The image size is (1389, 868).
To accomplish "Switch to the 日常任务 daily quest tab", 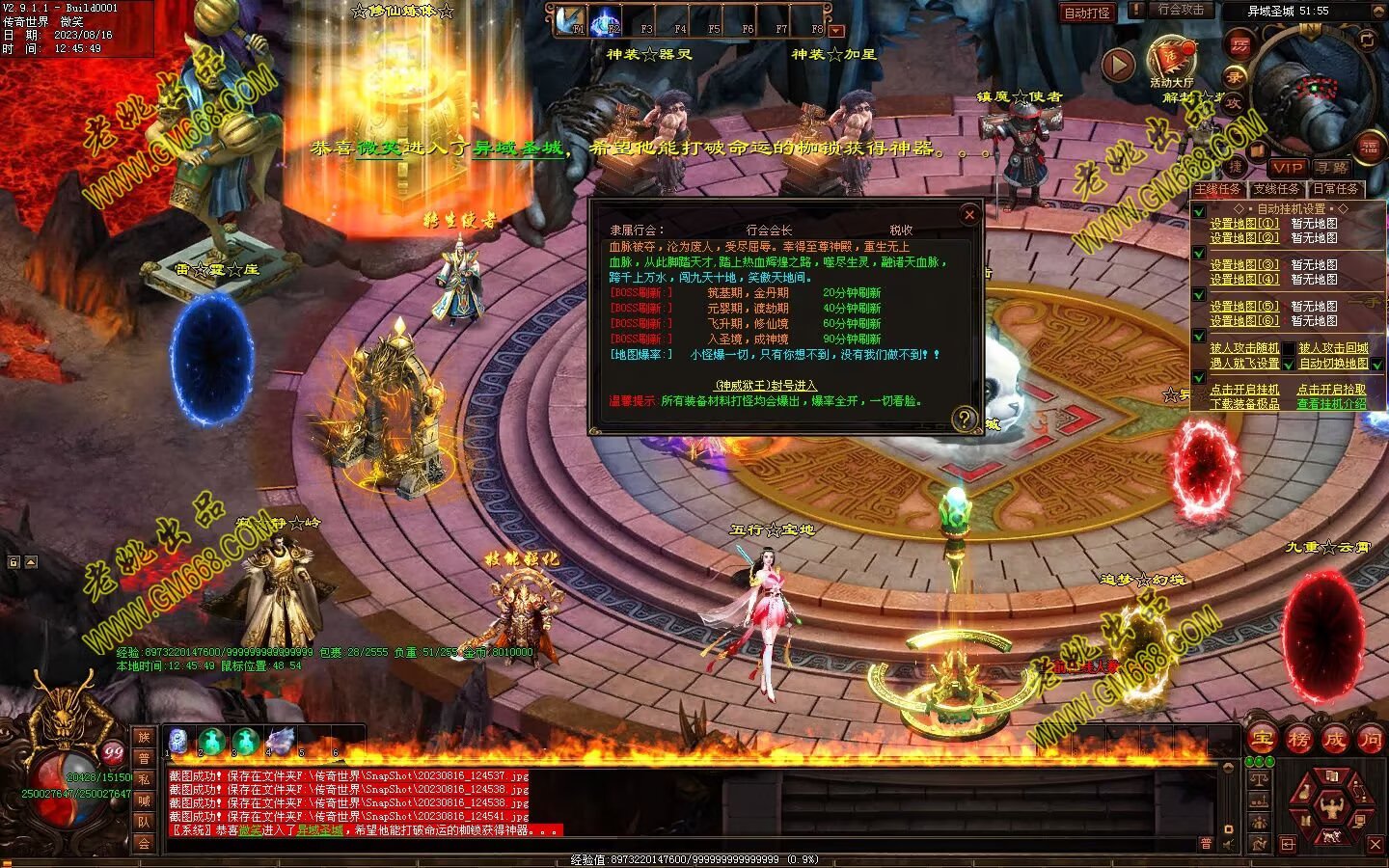I will (x=1335, y=189).
